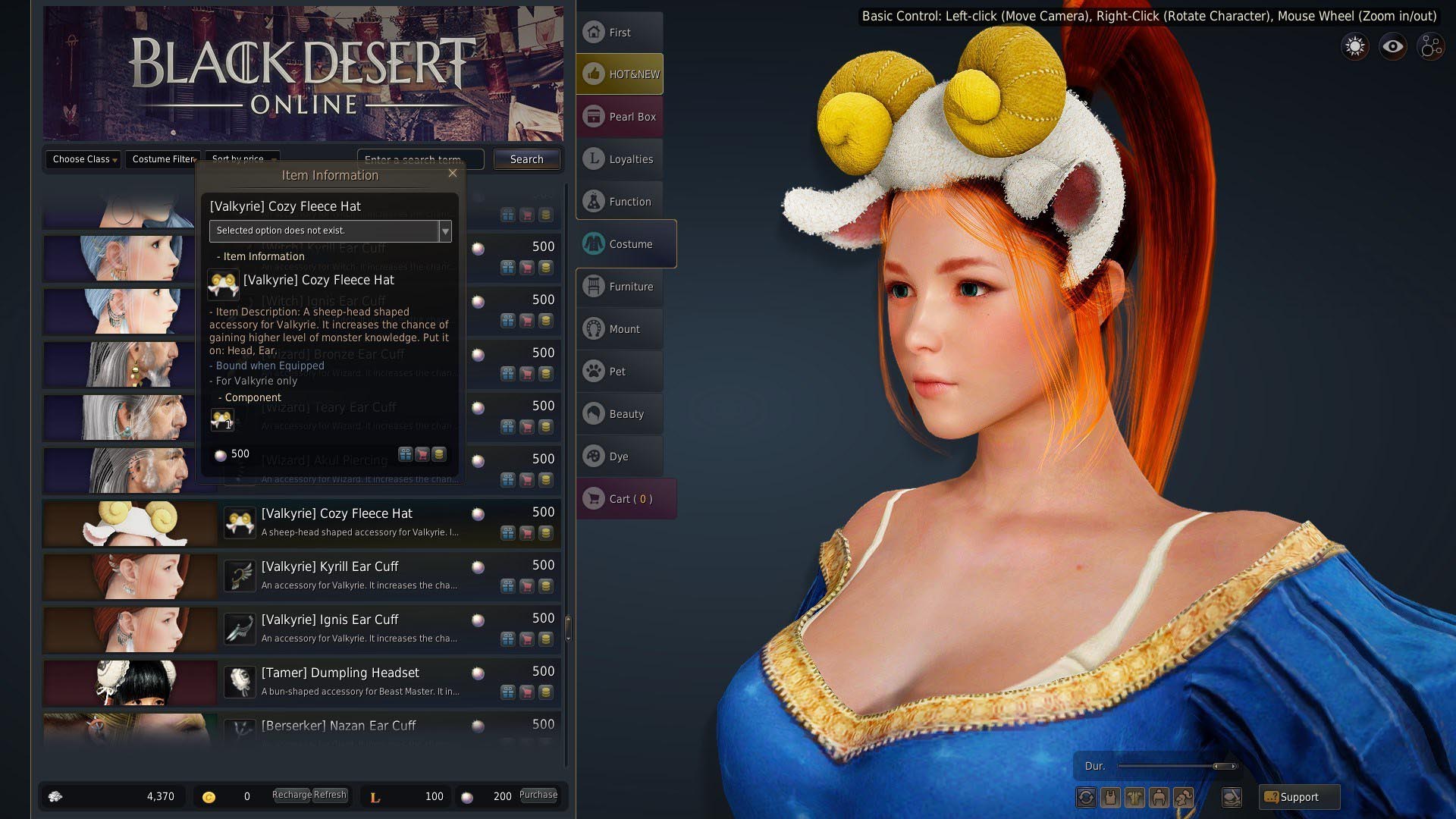Select the Valkyrie Kyrill Ear Cuff item
Screen dimensions: 1456x819
330,567
